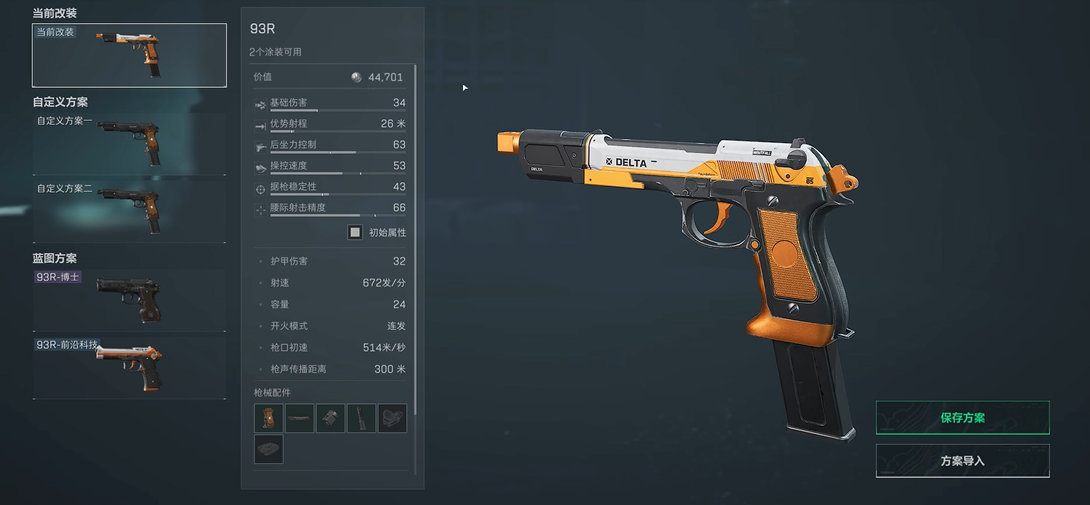
Task: Open the empty attachment slot in second row
Action: coord(269,449)
